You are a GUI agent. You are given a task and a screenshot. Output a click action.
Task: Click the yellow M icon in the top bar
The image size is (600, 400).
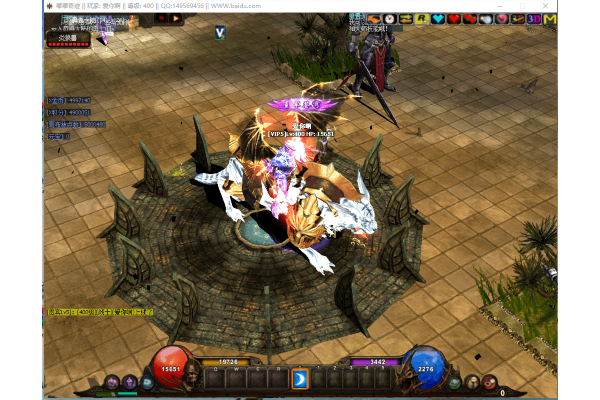[x=549, y=19]
